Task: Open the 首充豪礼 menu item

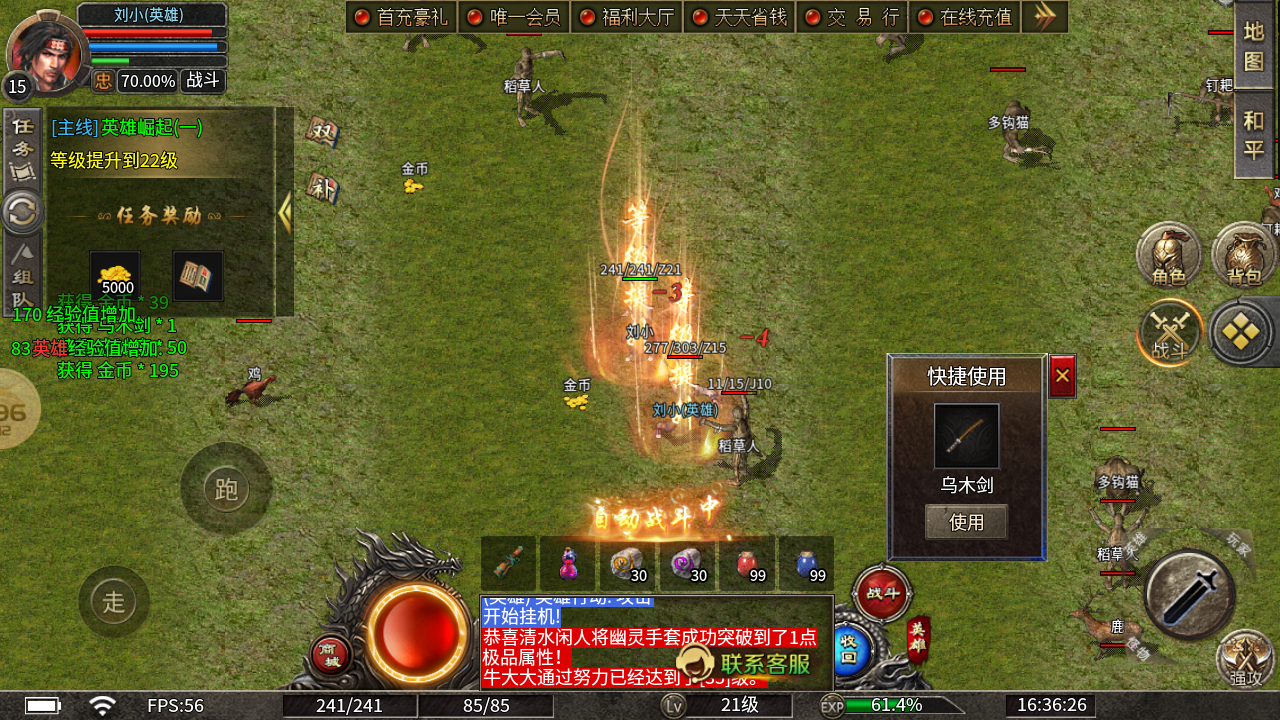Action: [400, 17]
